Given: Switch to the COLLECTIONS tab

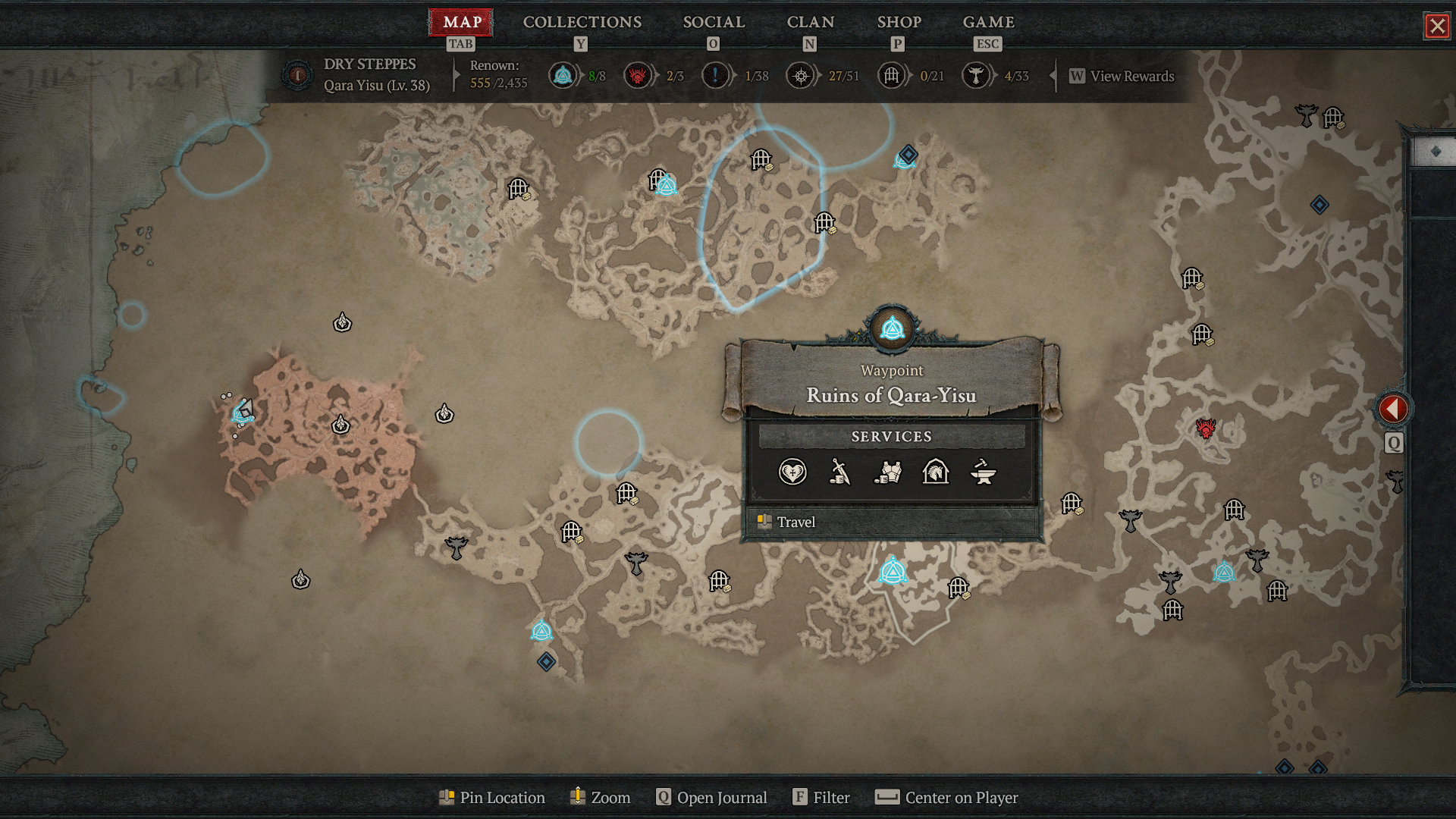Looking at the screenshot, I should (x=581, y=22).
